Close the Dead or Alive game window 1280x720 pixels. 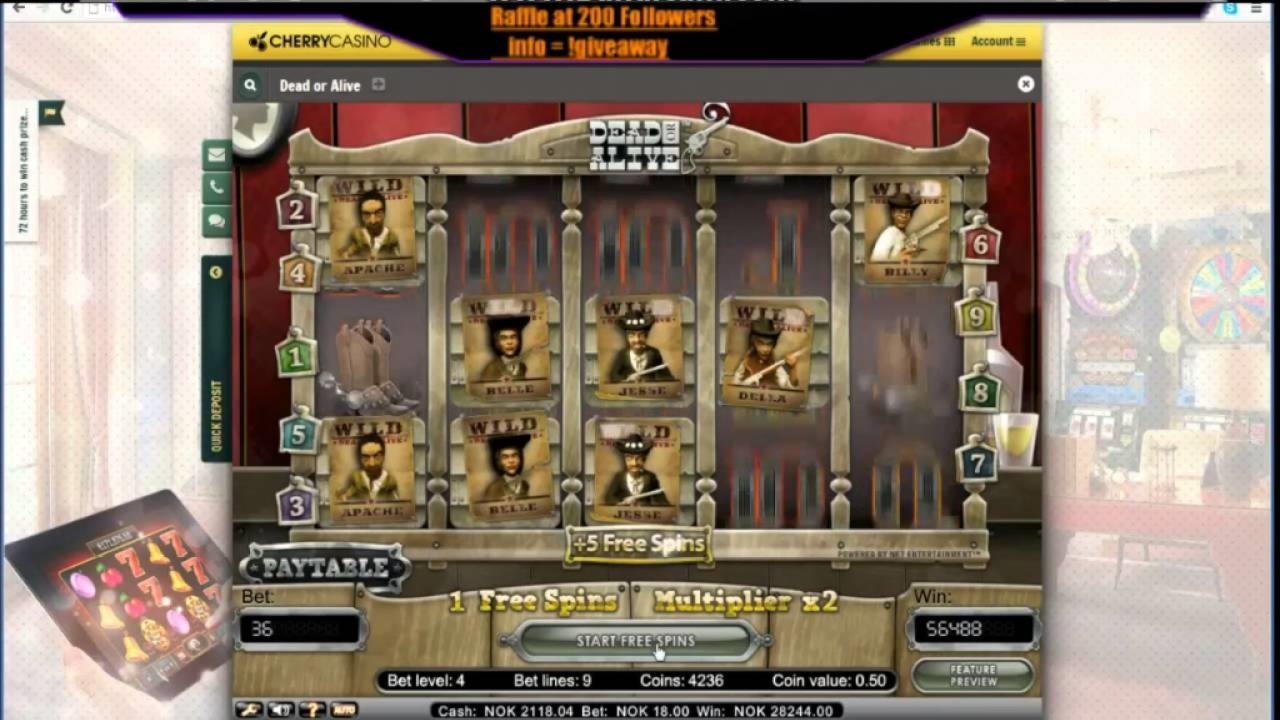pos(1025,85)
